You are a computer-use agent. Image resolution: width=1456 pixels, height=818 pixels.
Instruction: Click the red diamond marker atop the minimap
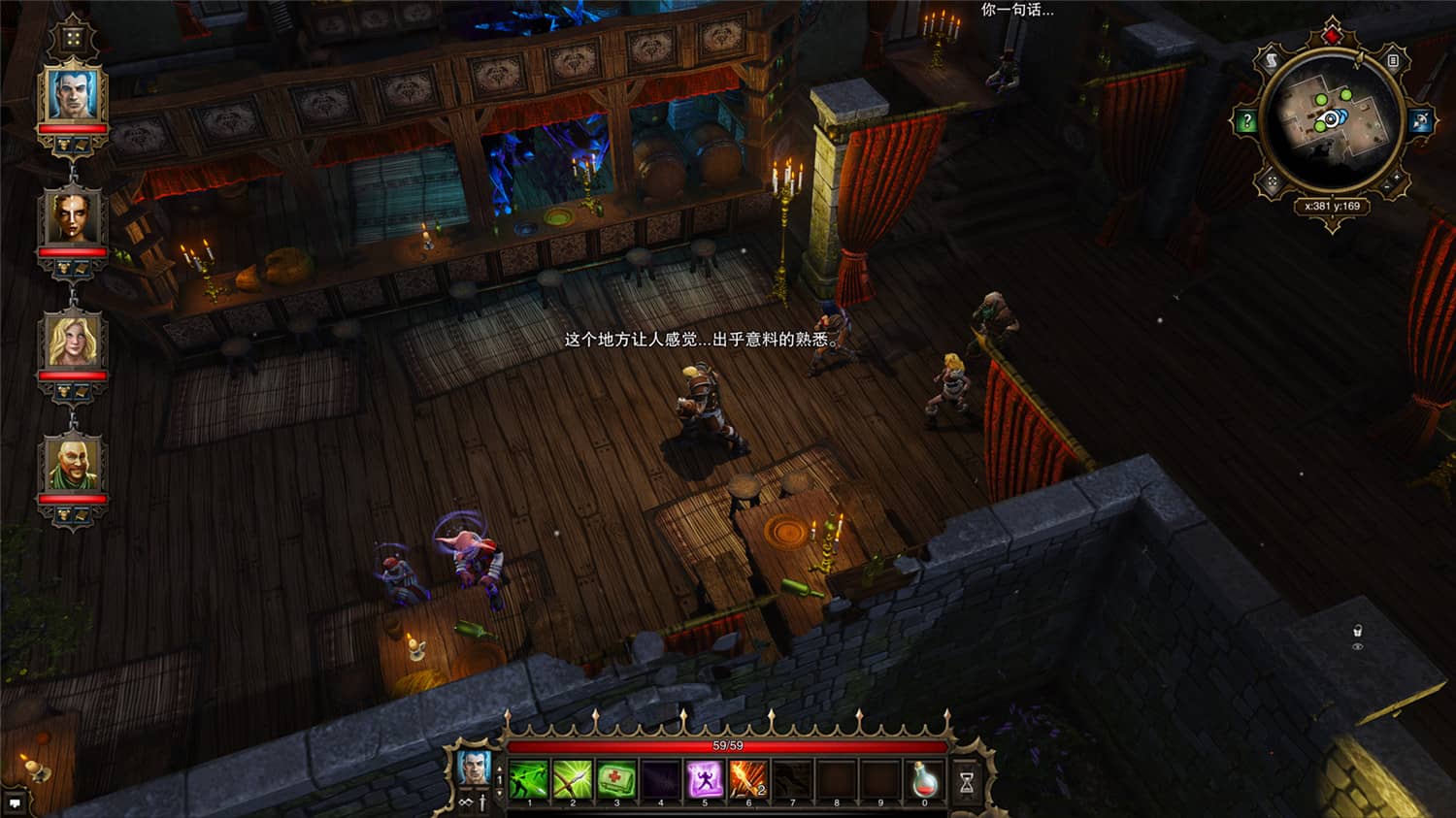click(x=1331, y=34)
